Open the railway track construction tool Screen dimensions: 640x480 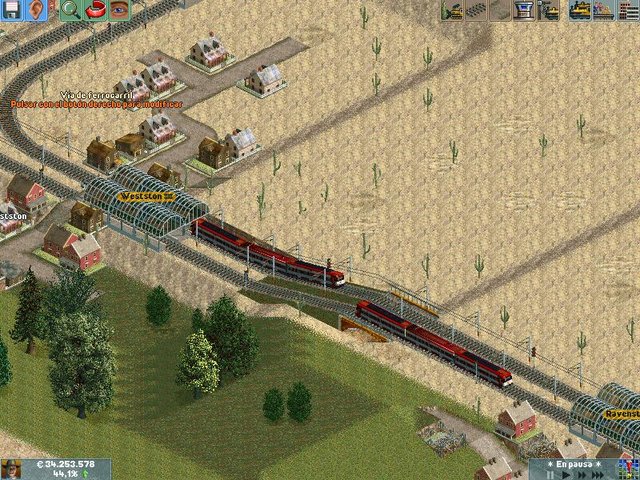(475, 10)
